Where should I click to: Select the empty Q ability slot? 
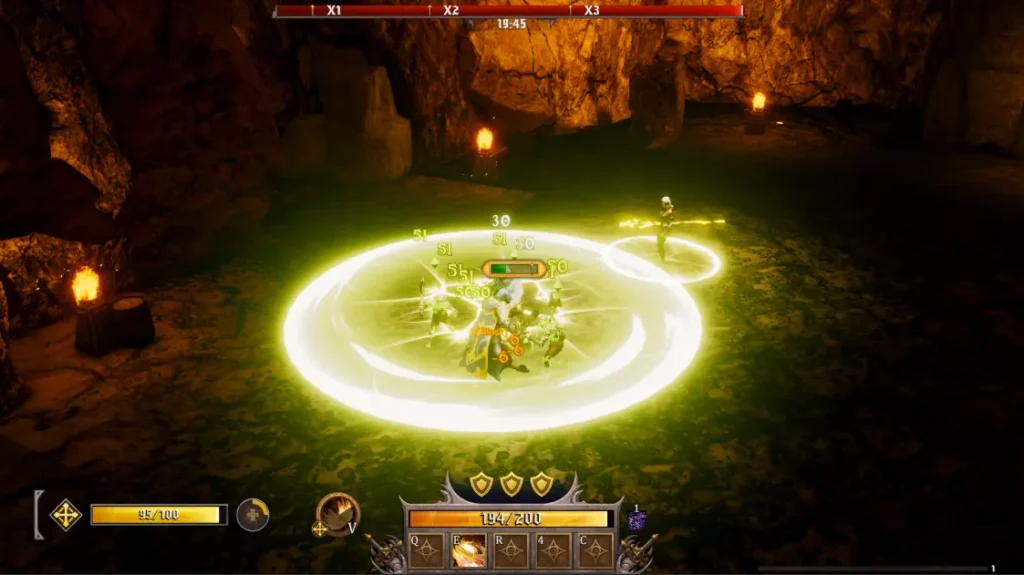pos(427,550)
